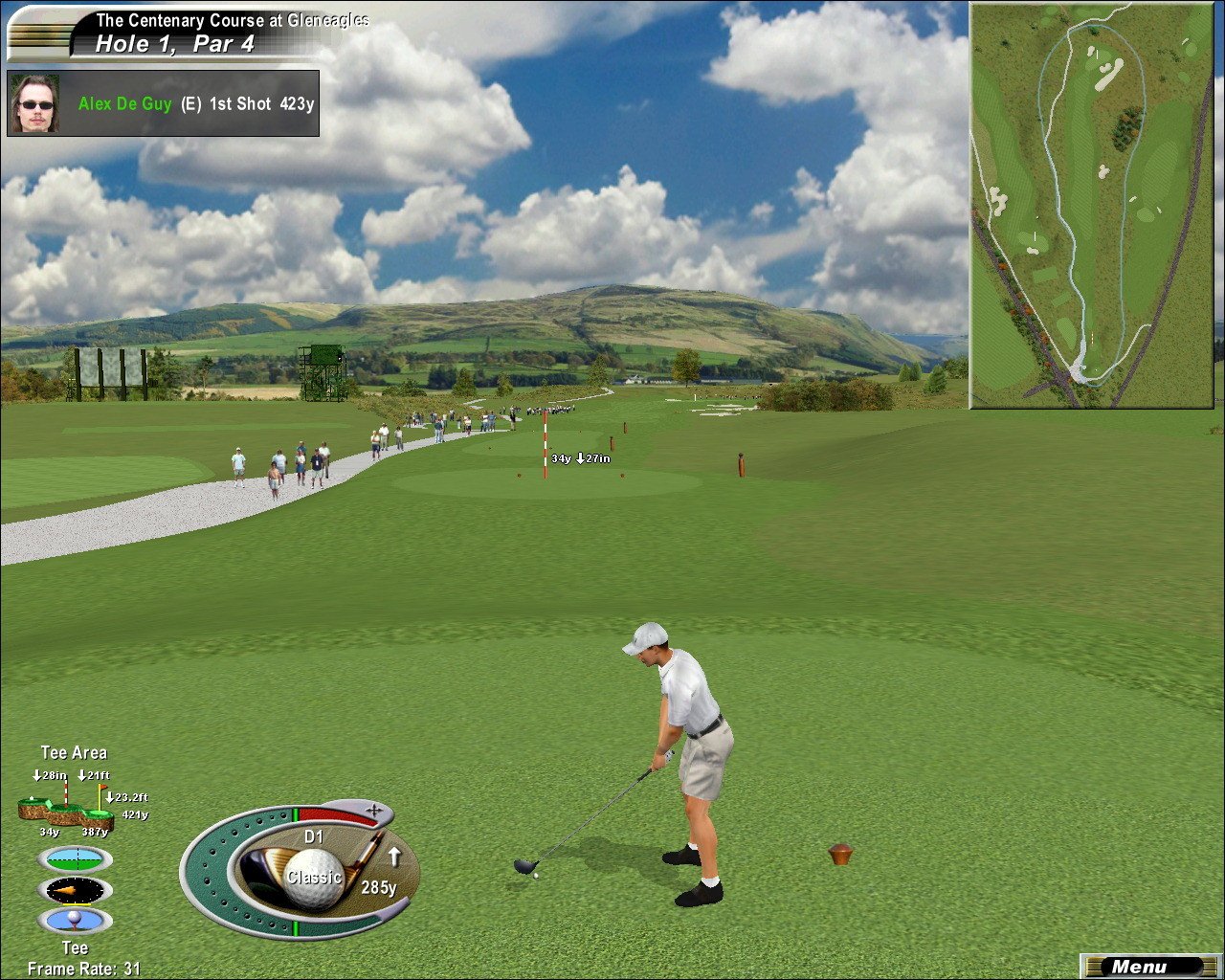Screen dimensions: 1225x980
Task: Click the hole elevation profile diagram
Action: pyautogui.click(x=67, y=813)
